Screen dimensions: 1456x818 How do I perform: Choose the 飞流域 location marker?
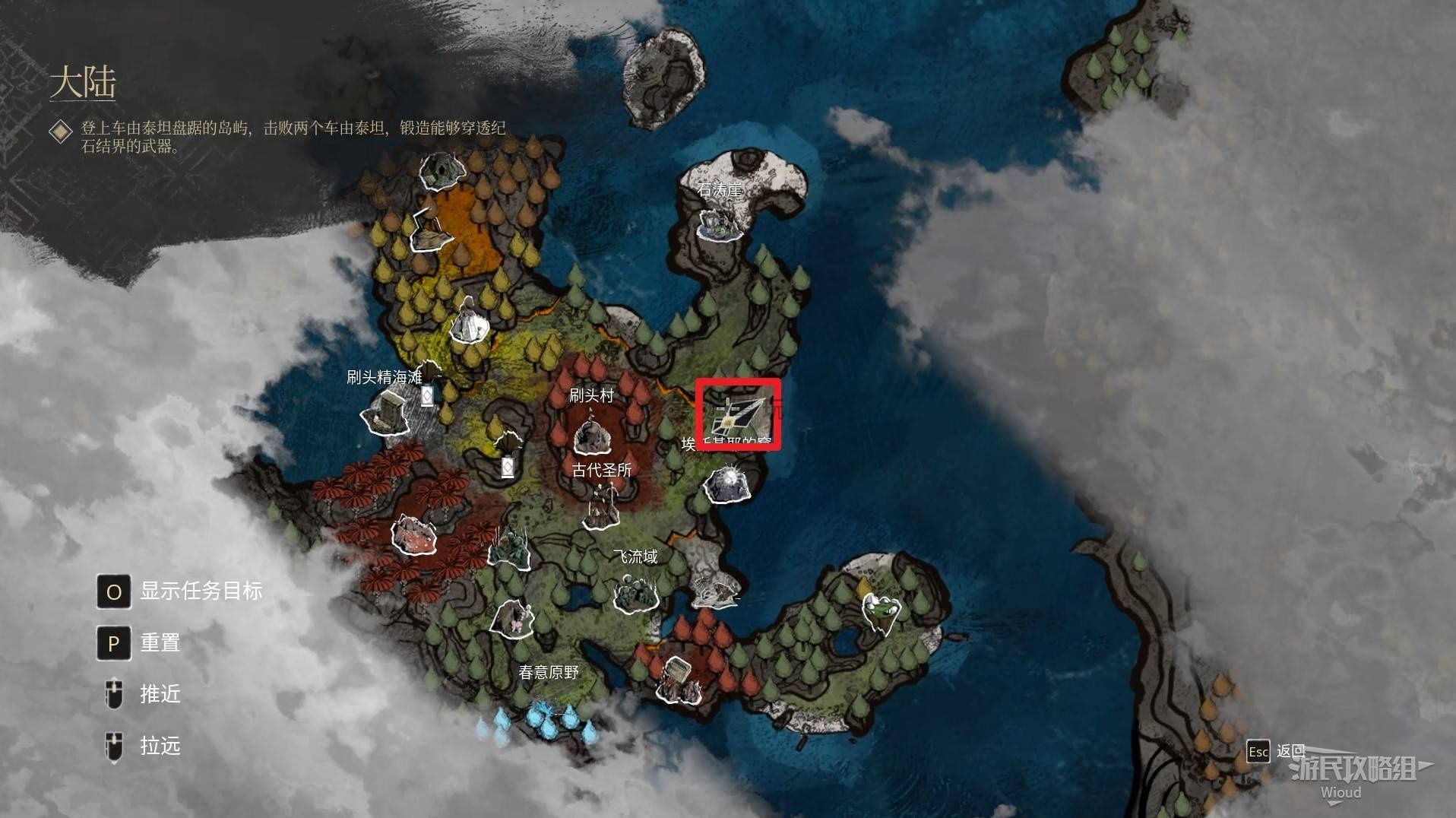pos(635,593)
